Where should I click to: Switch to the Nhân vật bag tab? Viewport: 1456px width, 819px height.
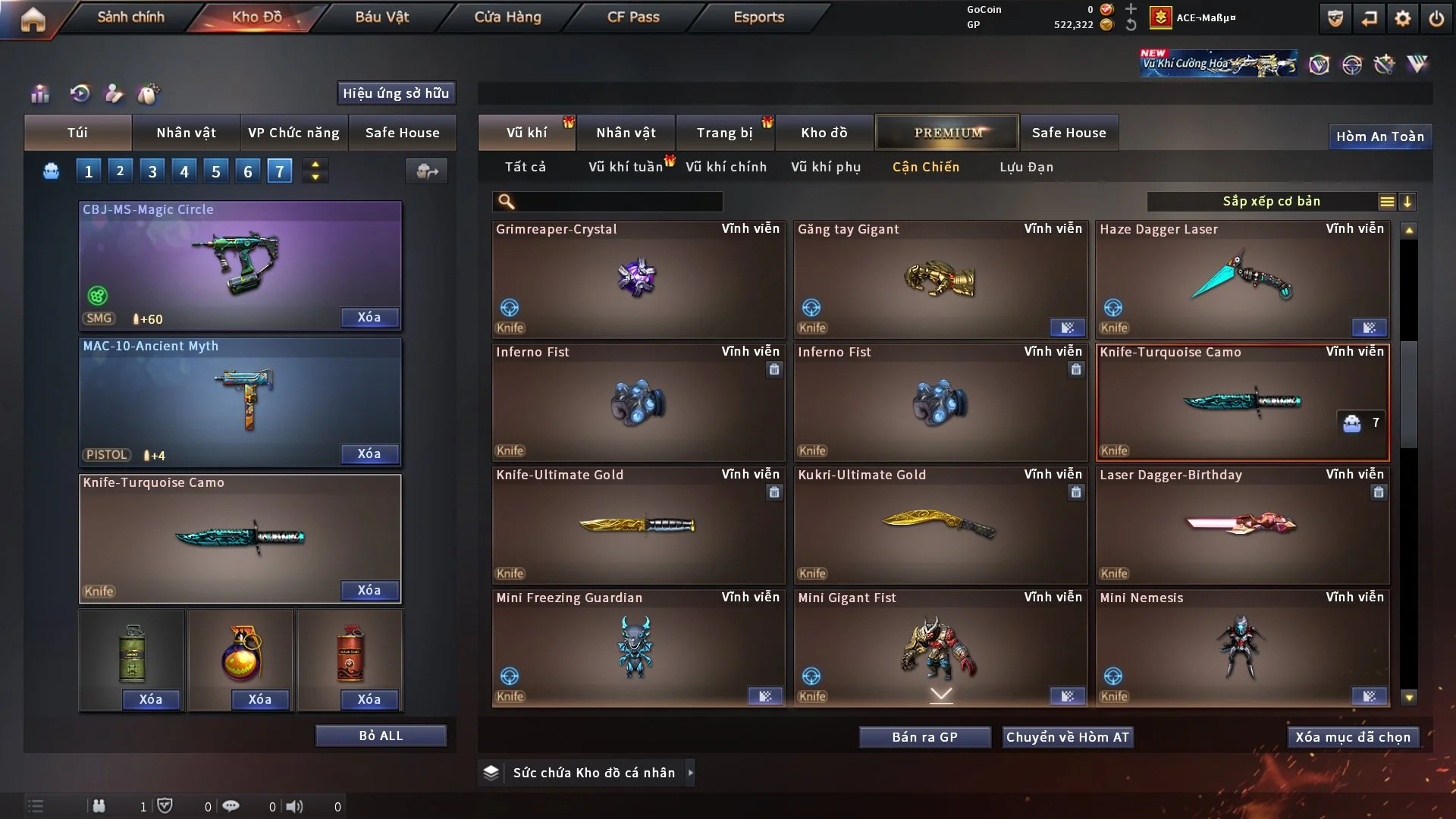point(186,133)
